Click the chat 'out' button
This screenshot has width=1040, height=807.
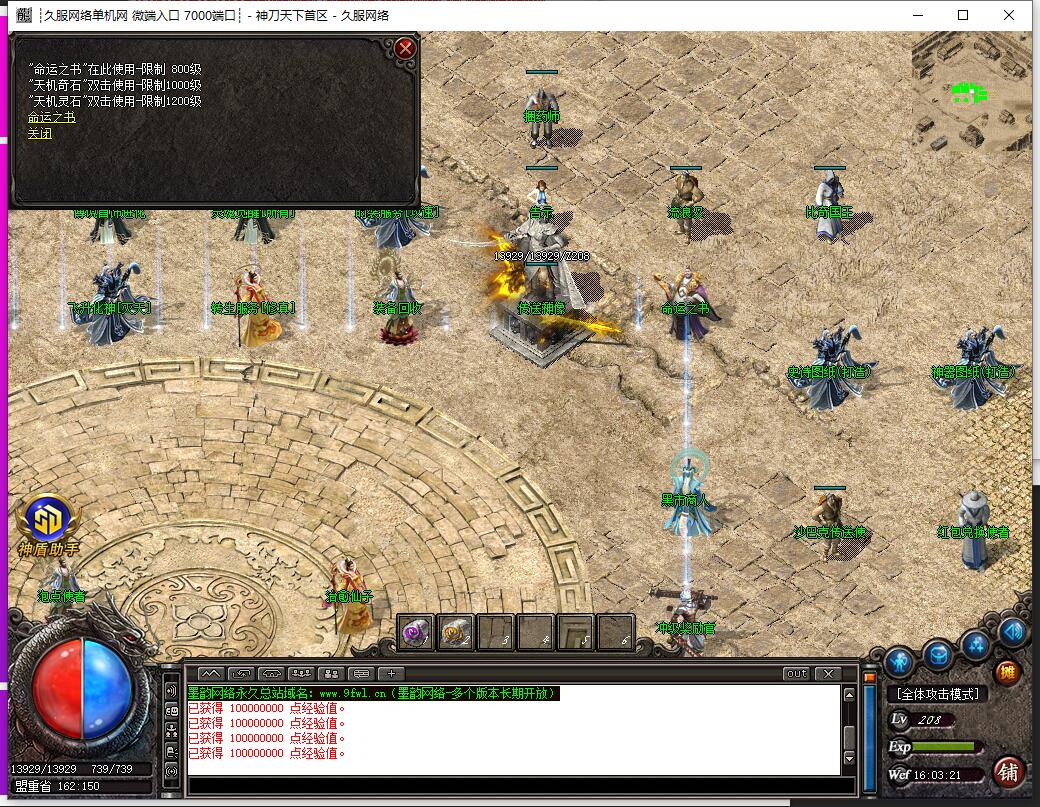pyautogui.click(x=796, y=673)
